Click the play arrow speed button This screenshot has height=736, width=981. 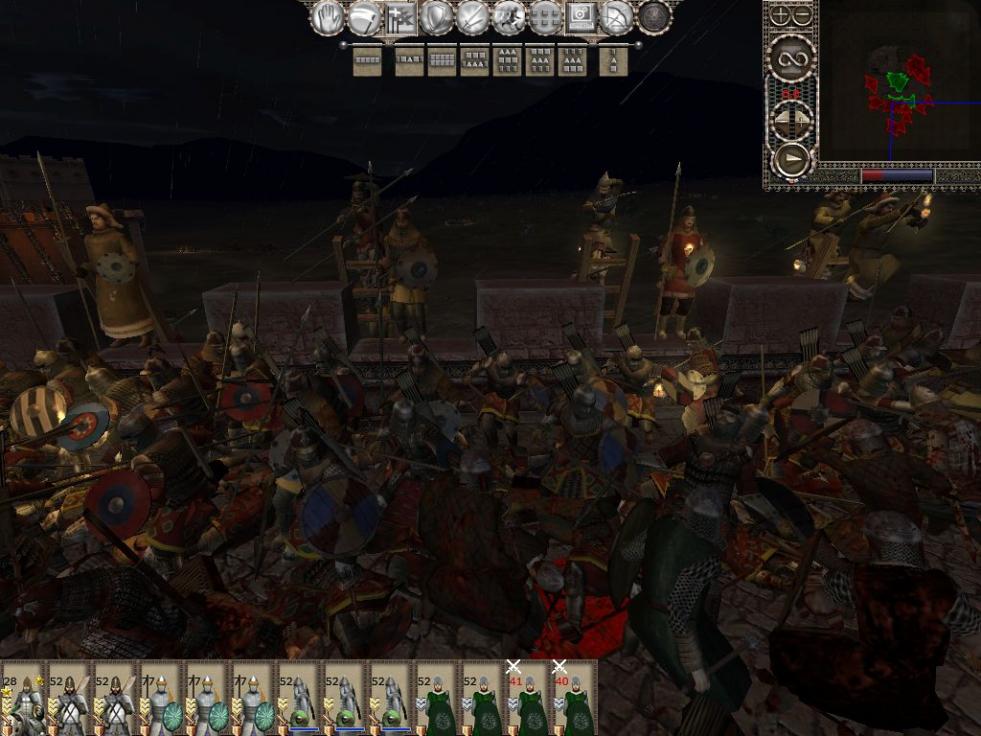tap(791, 159)
